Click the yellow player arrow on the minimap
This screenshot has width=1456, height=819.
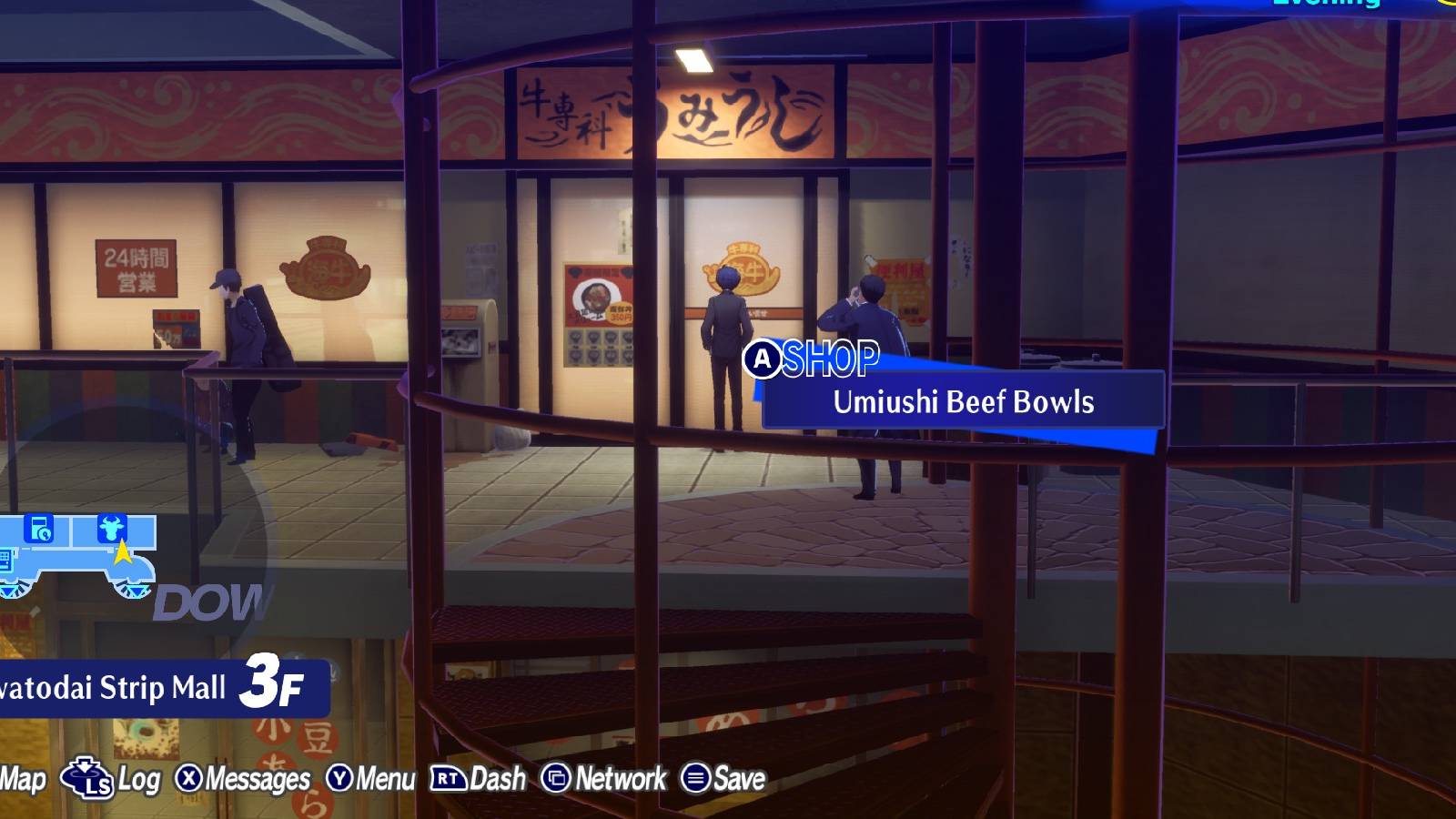123,553
